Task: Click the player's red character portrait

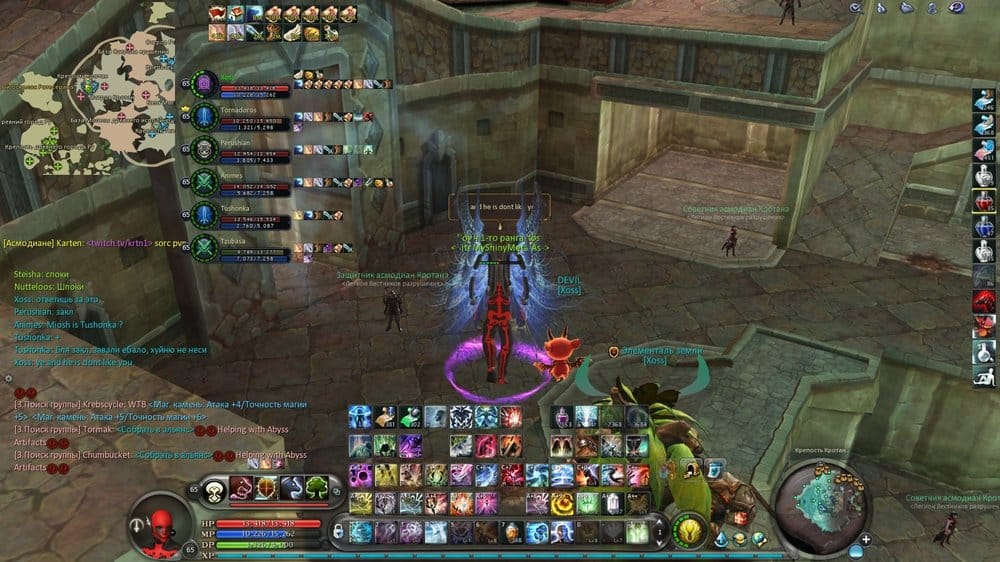Action: pos(160,522)
